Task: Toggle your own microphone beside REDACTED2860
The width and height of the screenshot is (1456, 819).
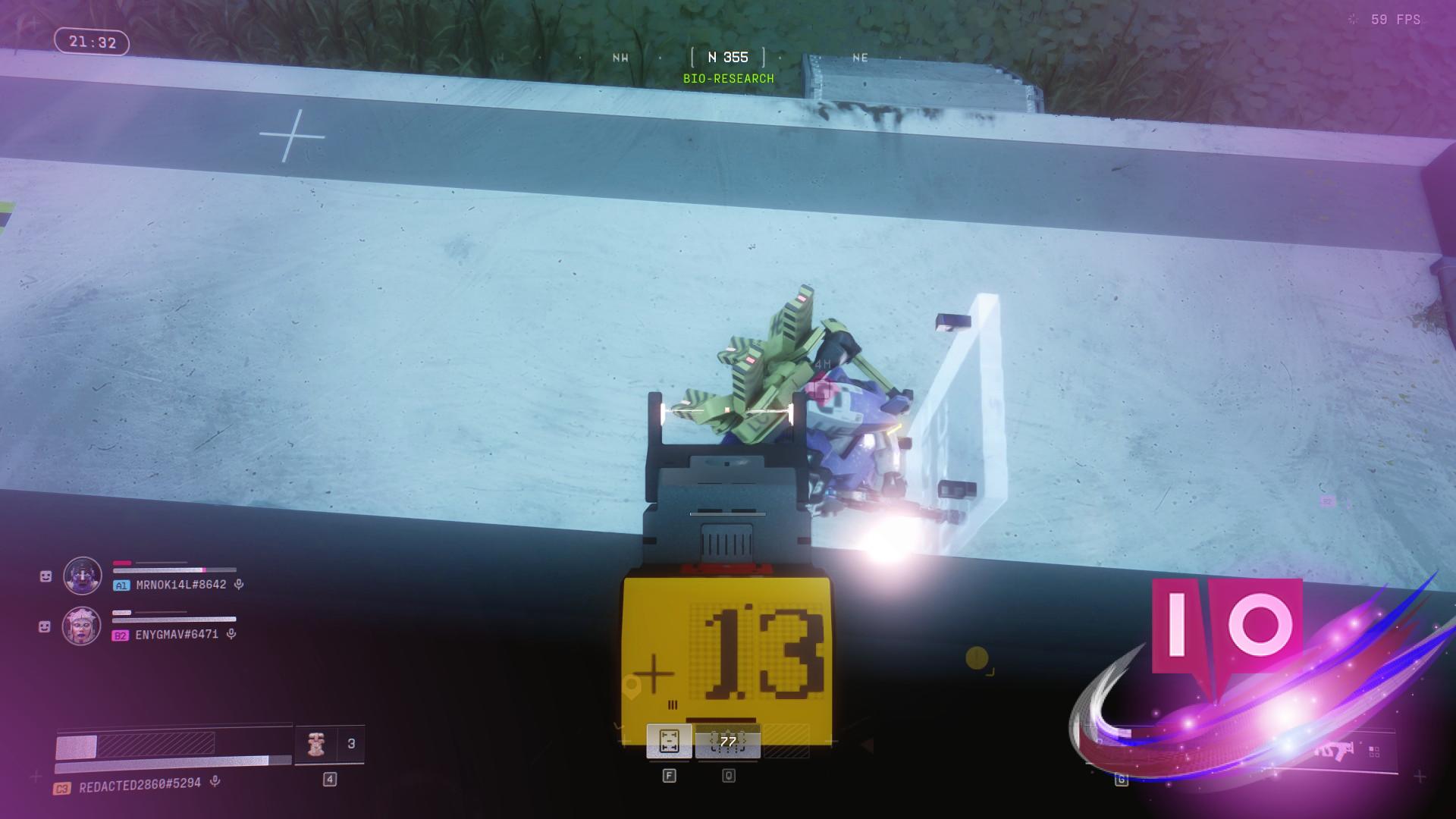Action: (215, 781)
